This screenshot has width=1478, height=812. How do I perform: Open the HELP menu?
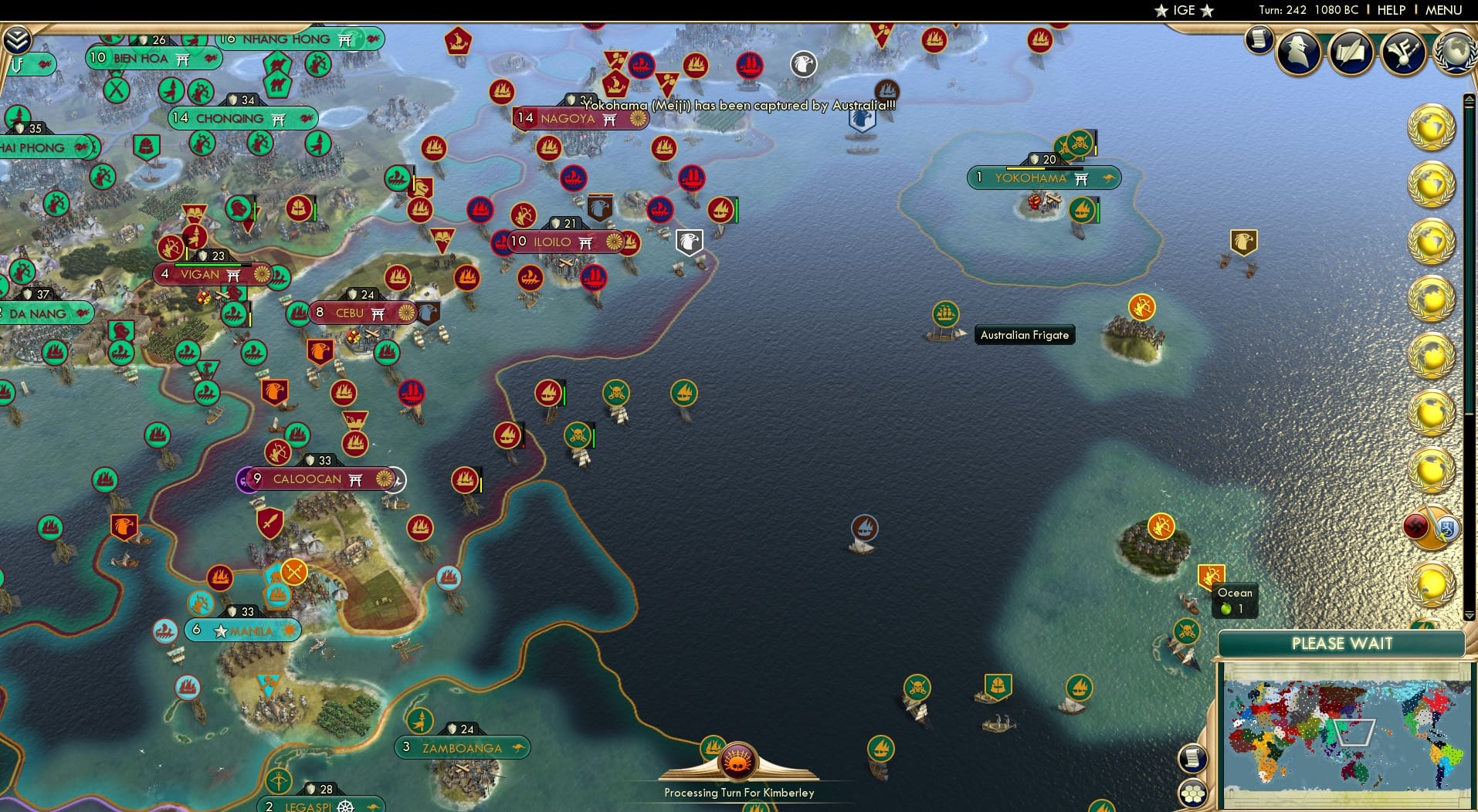(x=1392, y=10)
